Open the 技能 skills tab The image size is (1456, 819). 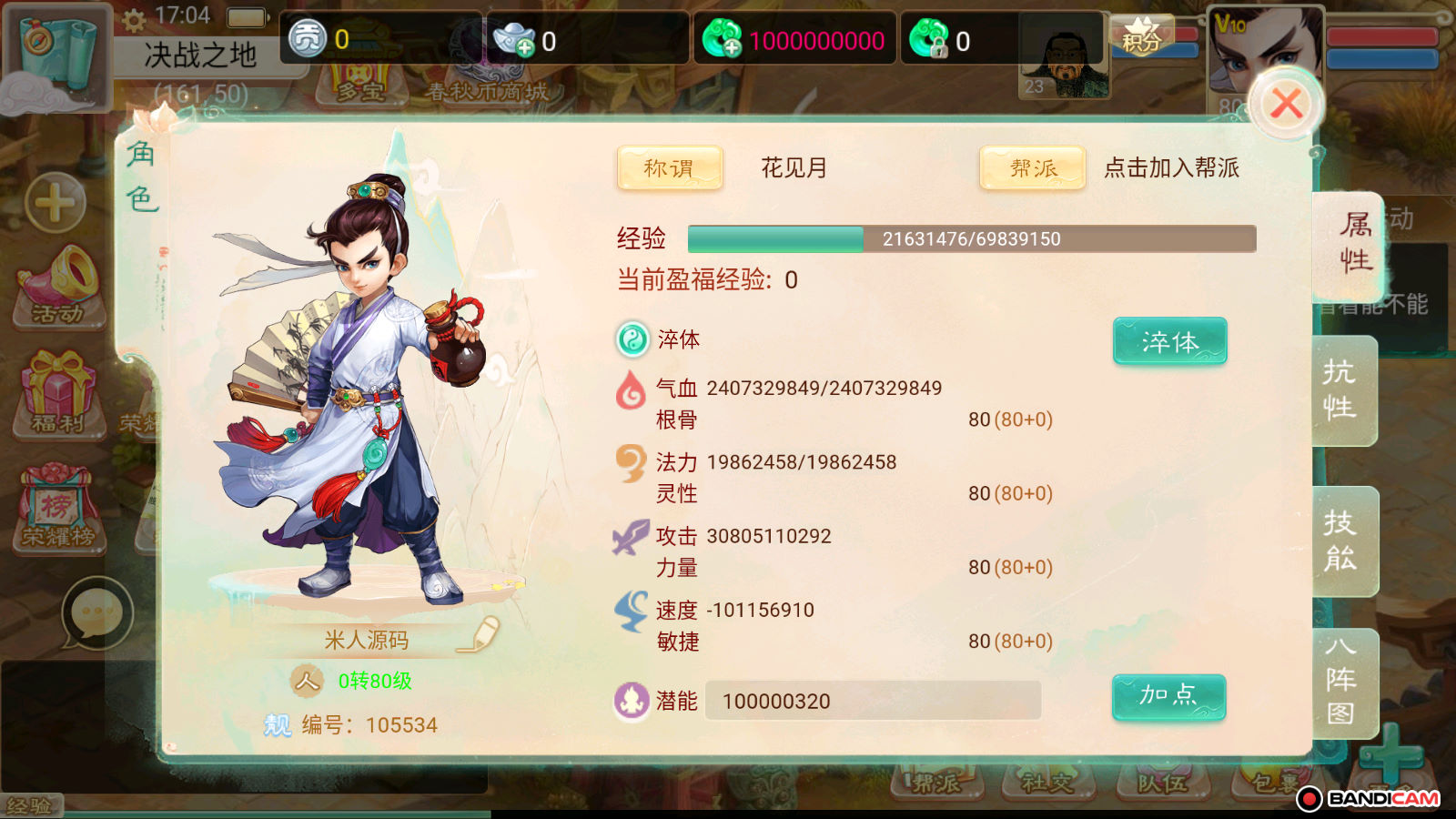[1341, 541]
